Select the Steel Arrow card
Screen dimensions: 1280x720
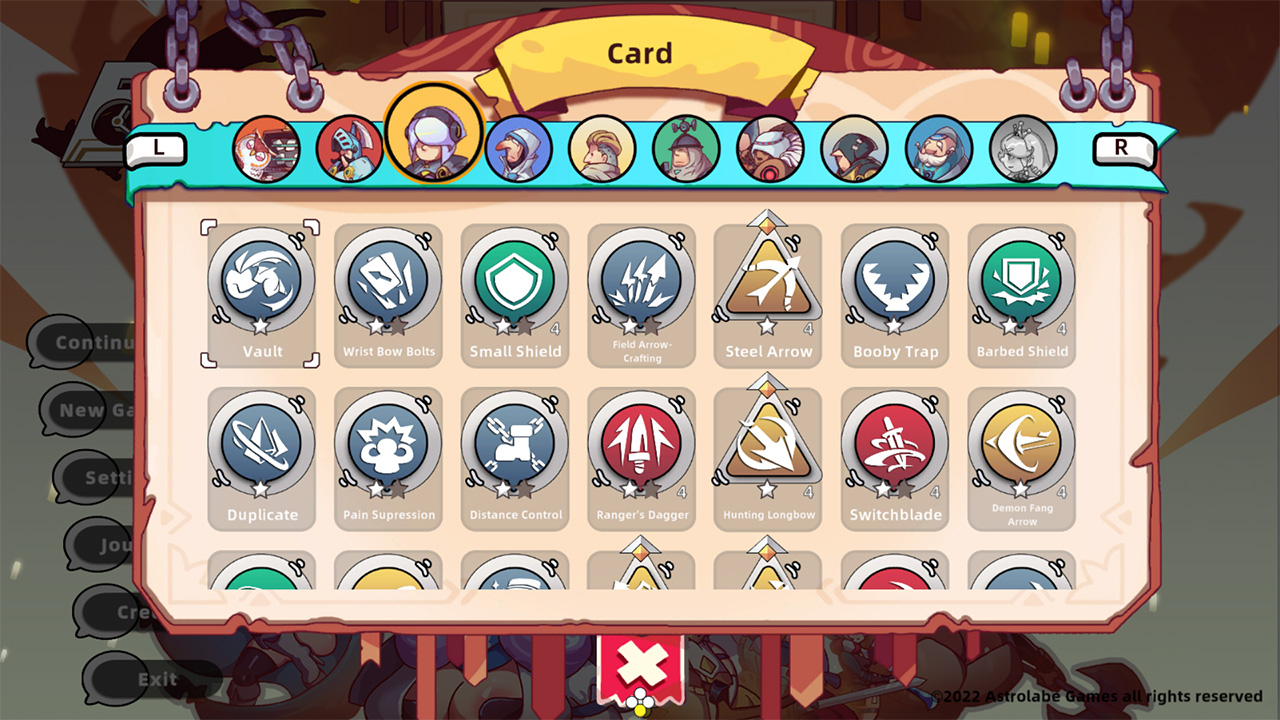pyautogui.click(x=768, y=290)
